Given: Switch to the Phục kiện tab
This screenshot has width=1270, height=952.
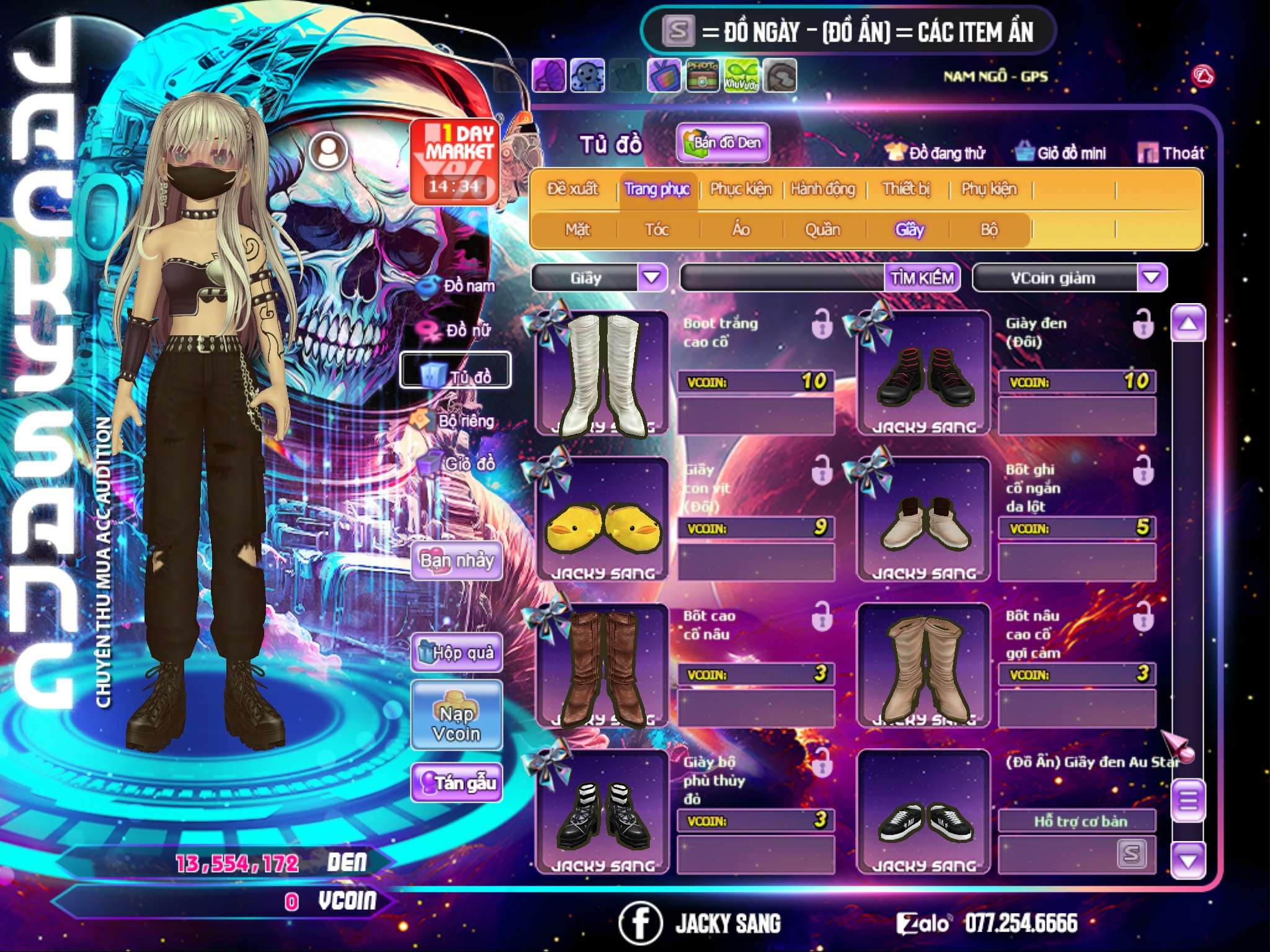Looking at the screenshot, I should pos(740,189).
